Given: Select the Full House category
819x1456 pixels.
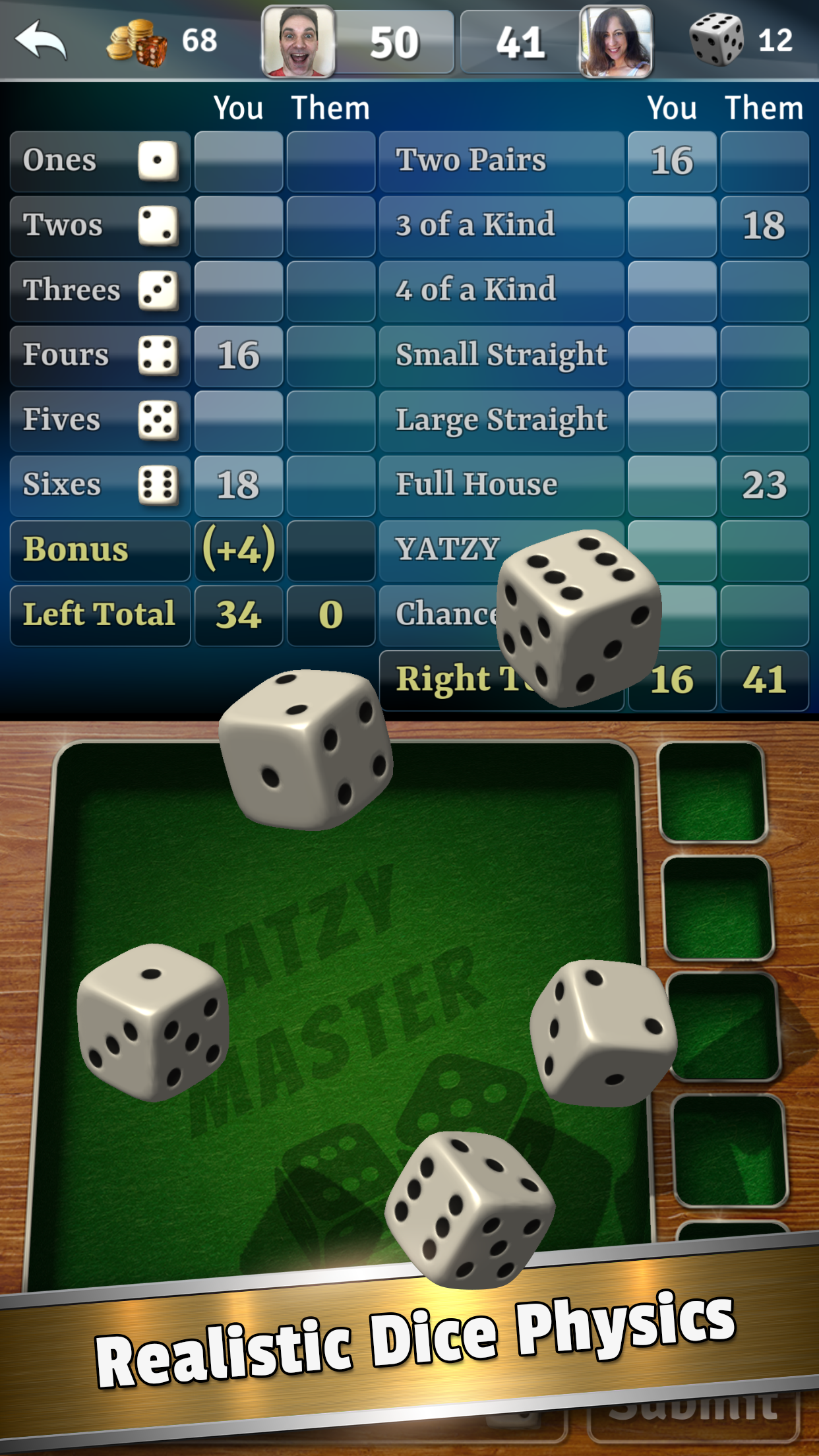Looking at the screenshot, I should coord(501,485).
